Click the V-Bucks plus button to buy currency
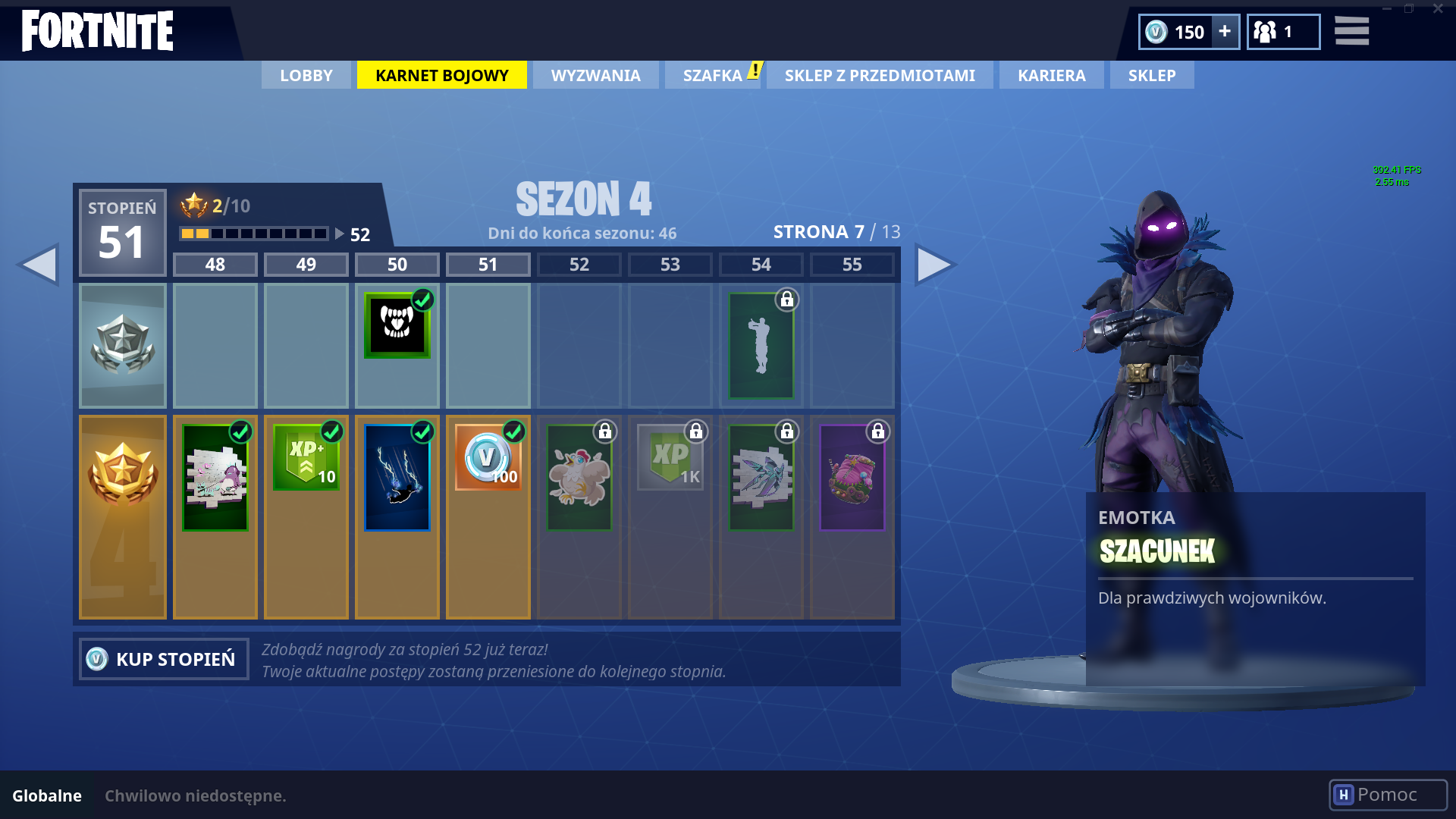Viewport: 1456px width, 819px height. pos(1224,32)
